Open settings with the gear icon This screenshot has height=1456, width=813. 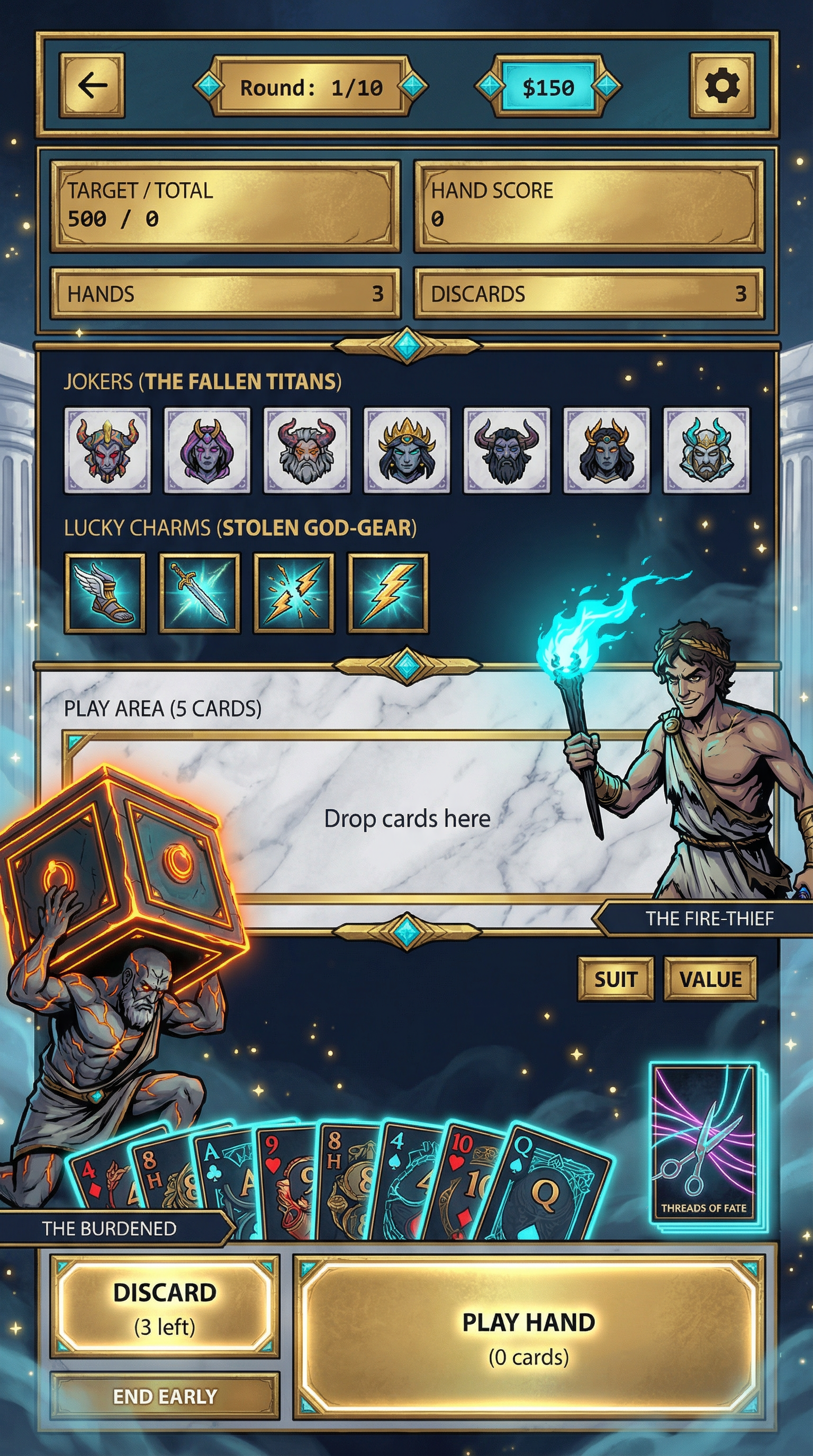[722, 86]
